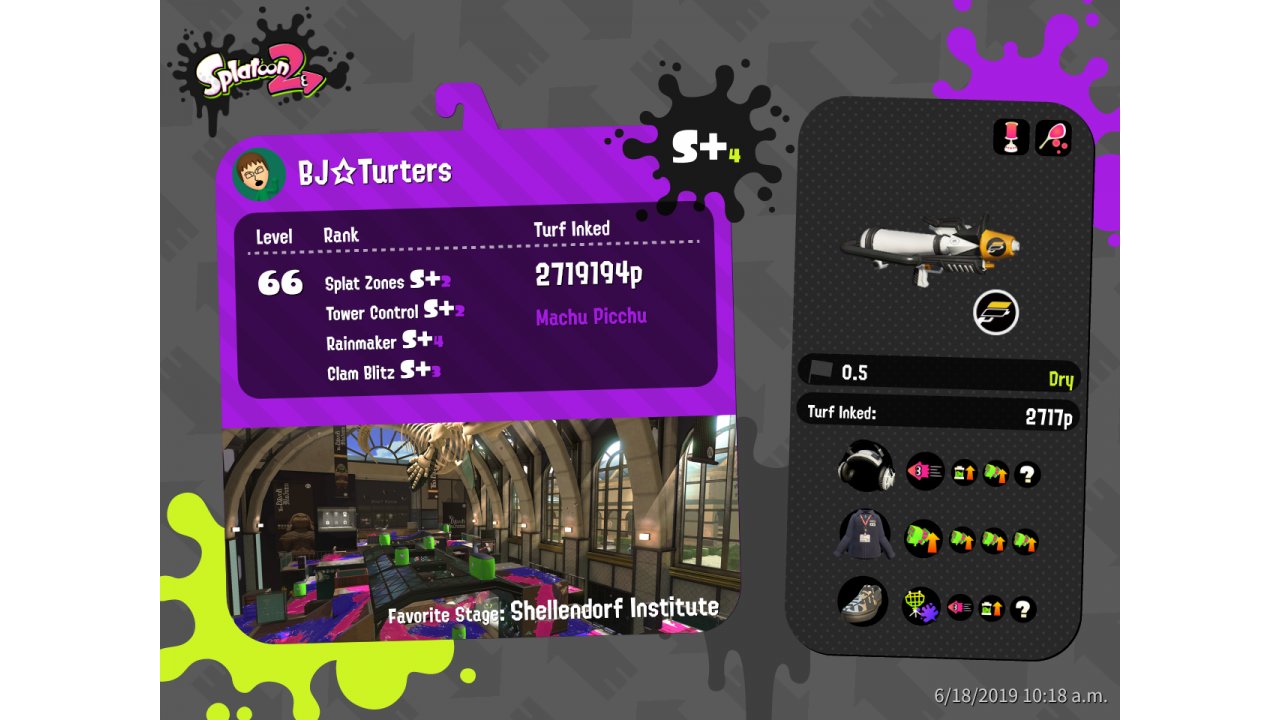This screenshot has width=1280, height=720.
Task: Inspect the Object Shredder ability on shoes
Action: point(920,606)
